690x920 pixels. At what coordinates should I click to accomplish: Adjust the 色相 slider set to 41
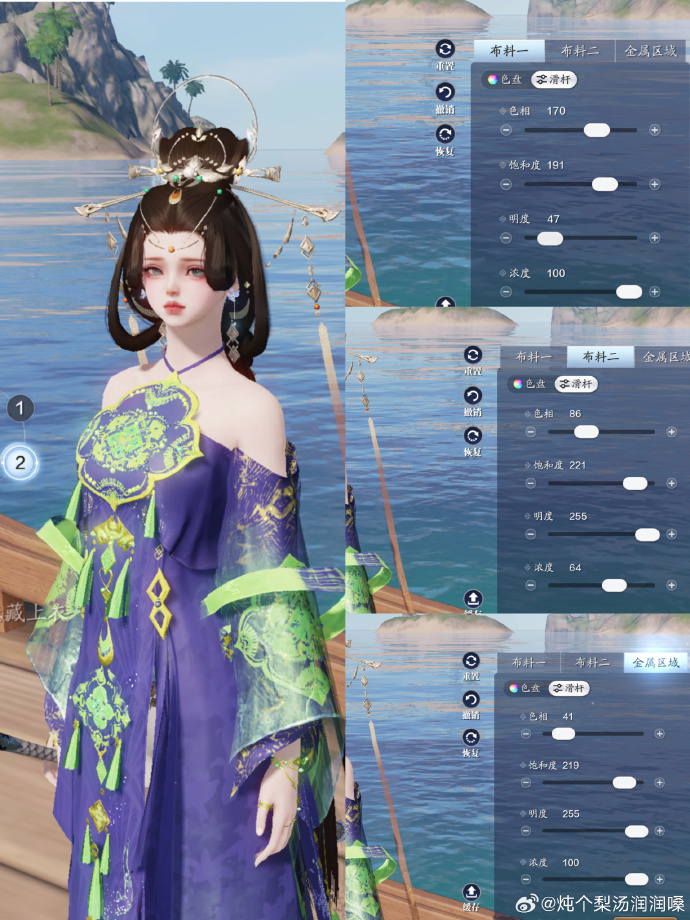tap(564, 733)
